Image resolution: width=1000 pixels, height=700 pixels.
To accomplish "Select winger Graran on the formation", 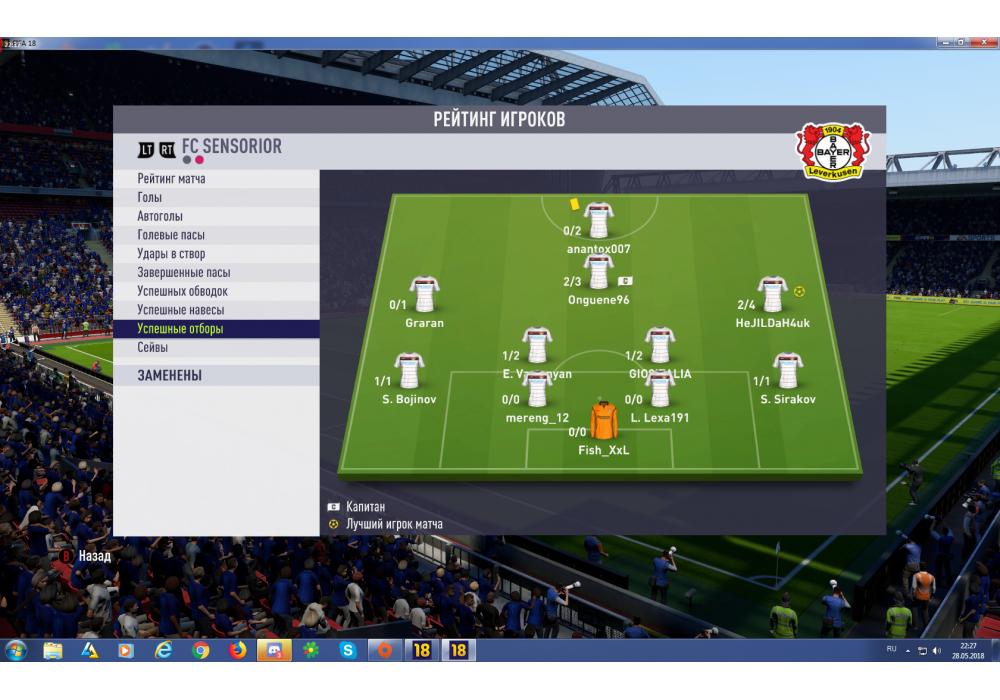I will (x=425, y=296).
